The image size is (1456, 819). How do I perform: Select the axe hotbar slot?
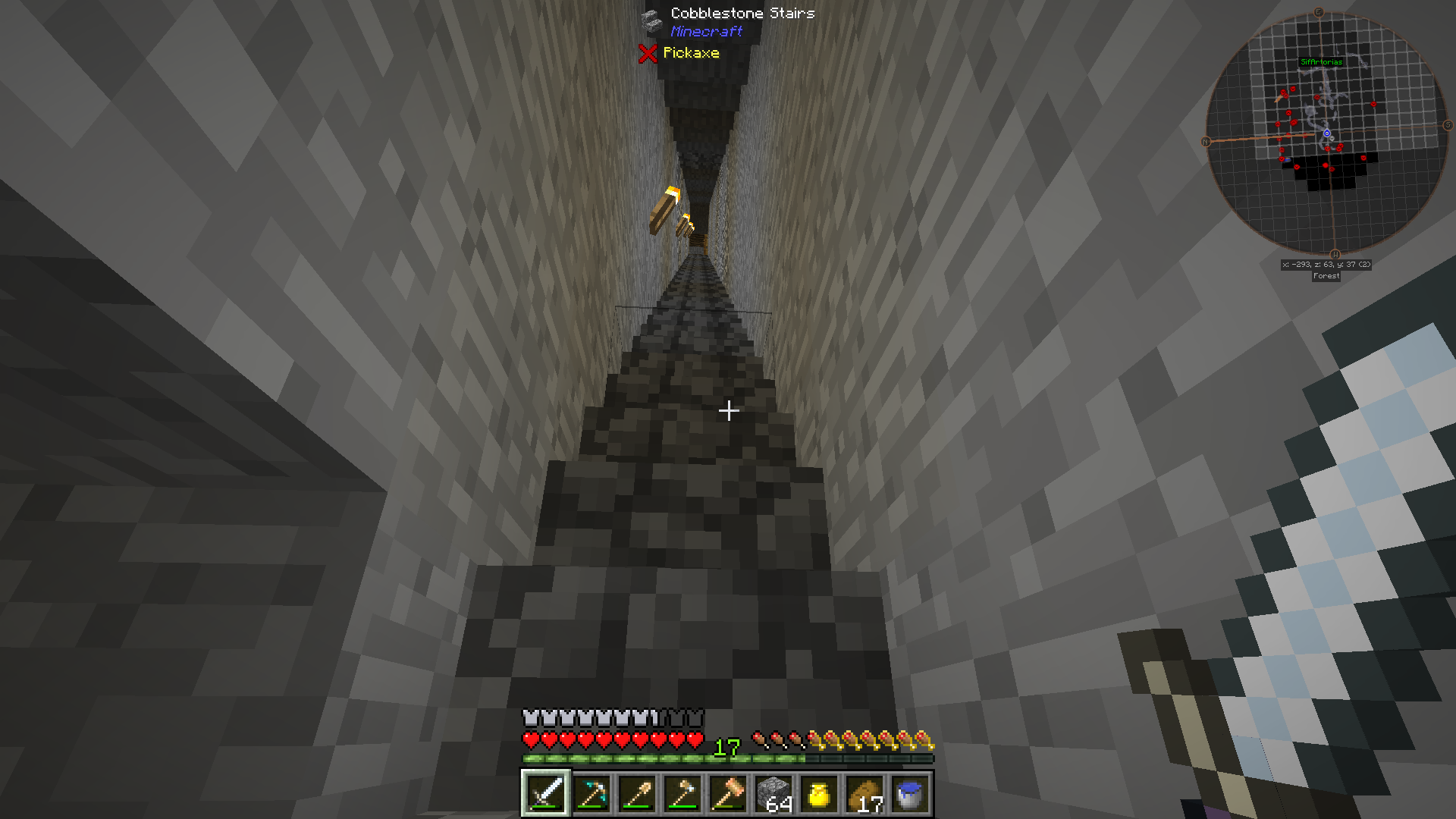click(682, 793)
